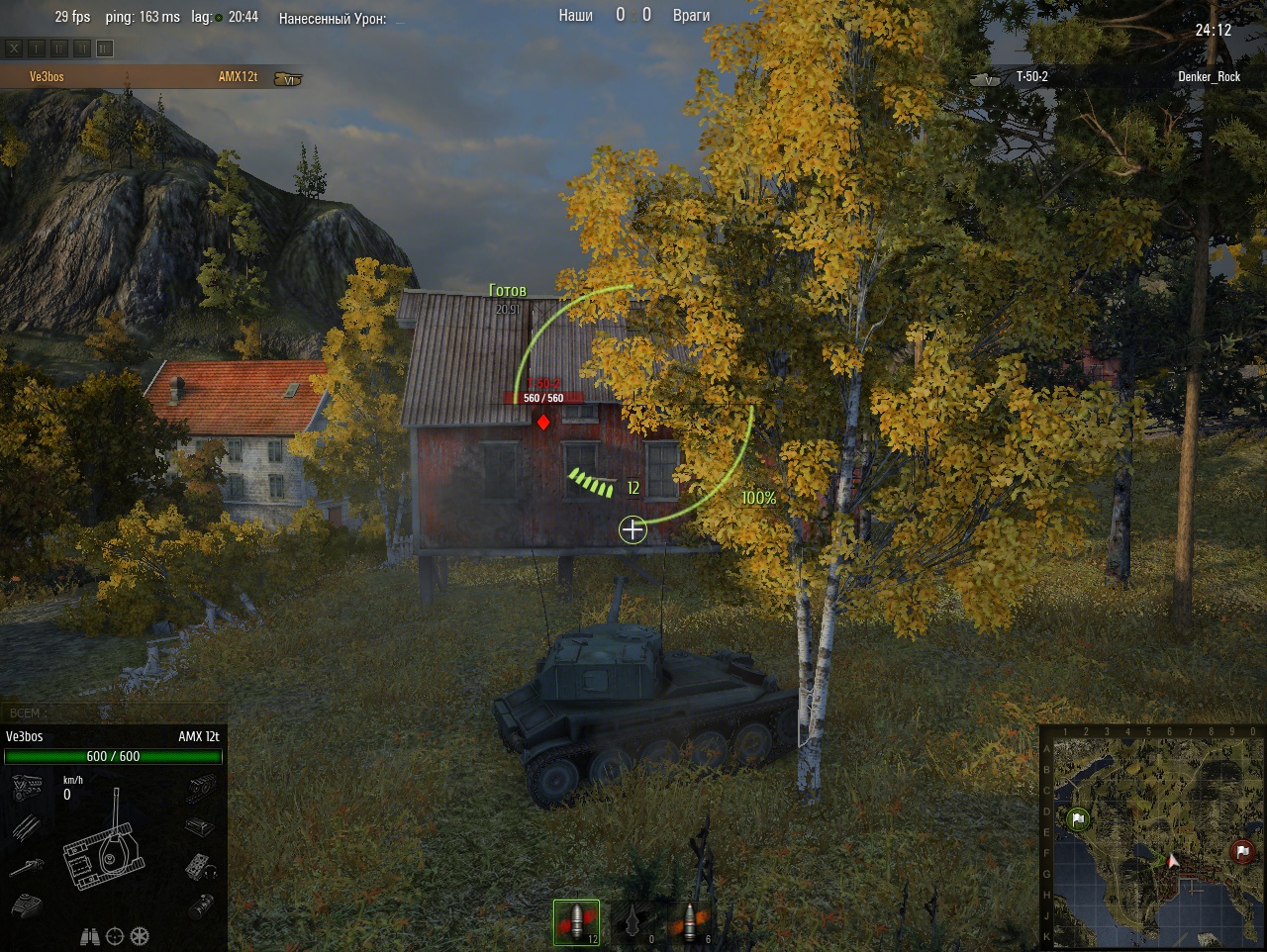Click the gun module icon in damage panel
This screenshot has width=1267, height=952.
click(x=27, y=867)
